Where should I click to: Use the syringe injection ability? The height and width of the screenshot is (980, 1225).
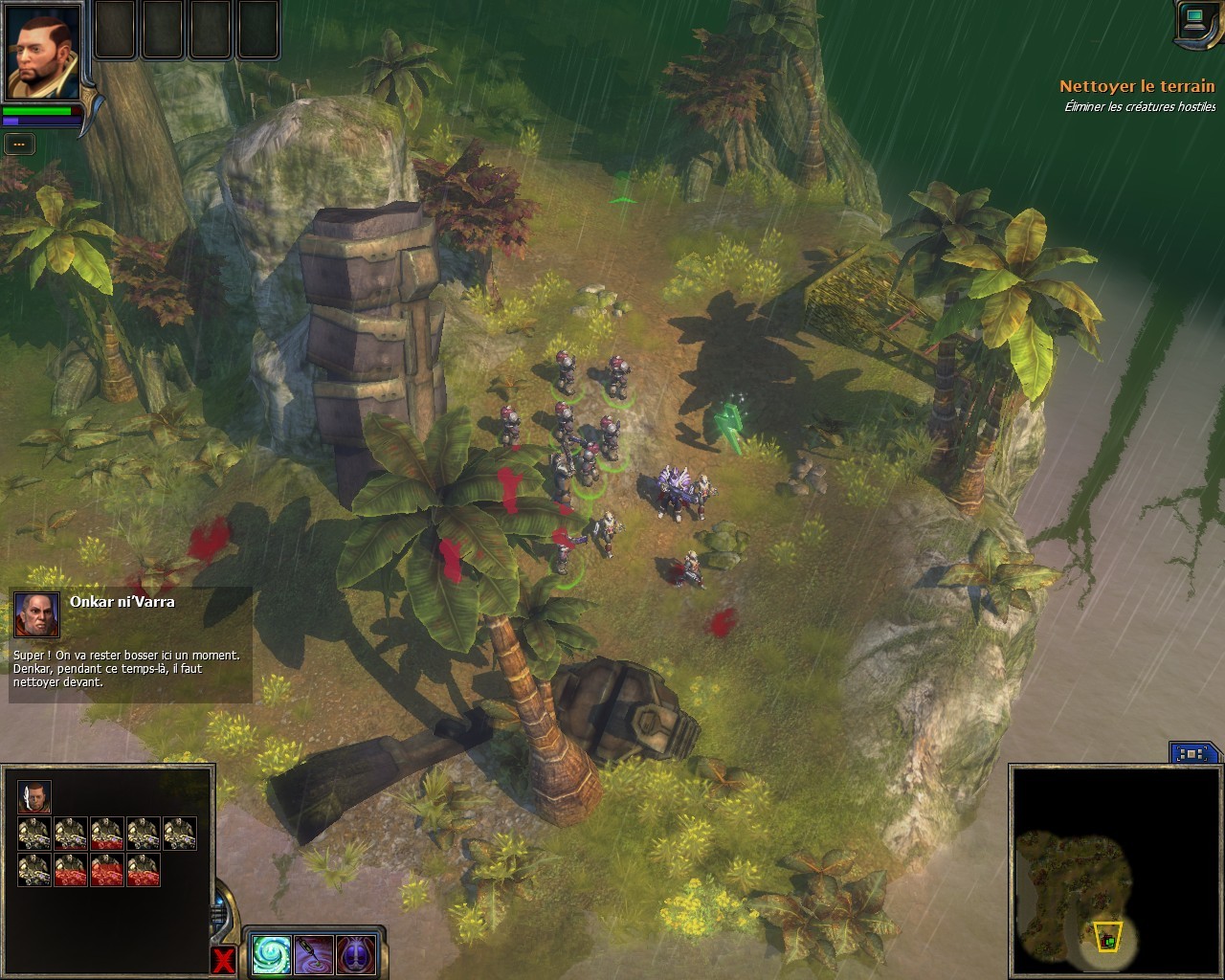click(x=313, y=954)
